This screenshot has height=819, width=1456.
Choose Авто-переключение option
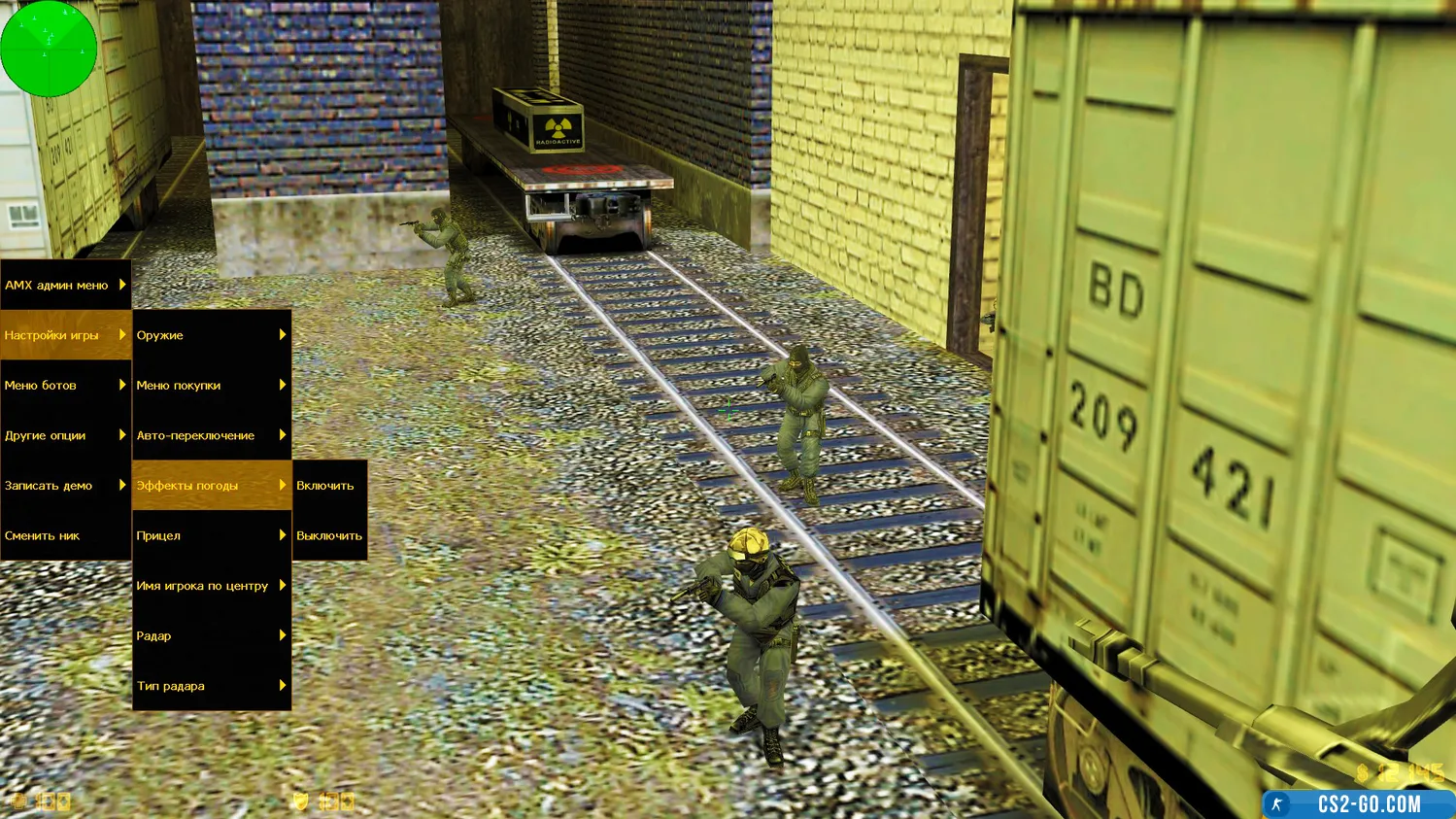211,435
